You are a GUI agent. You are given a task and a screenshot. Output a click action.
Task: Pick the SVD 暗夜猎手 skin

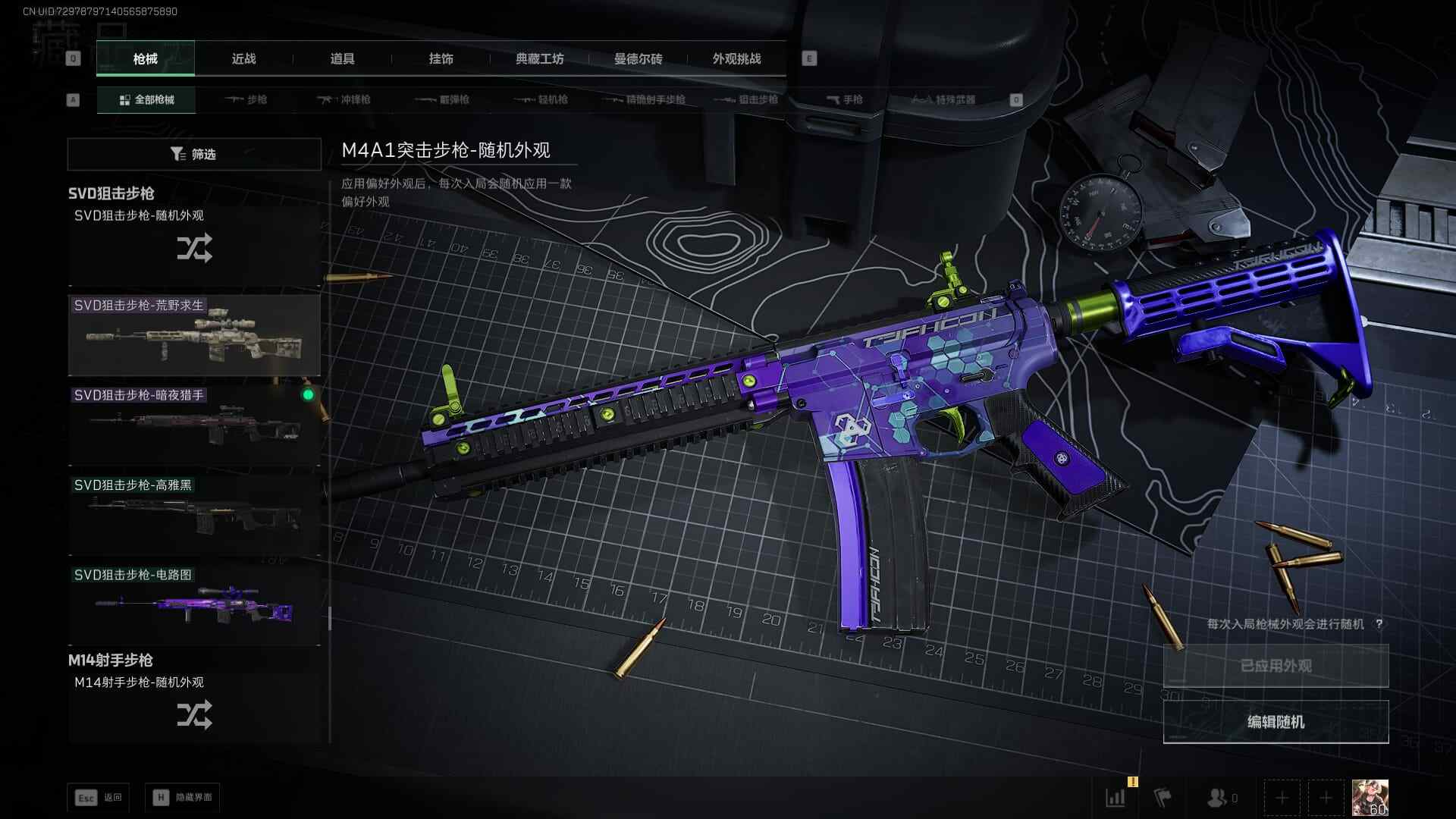[194, 425]
